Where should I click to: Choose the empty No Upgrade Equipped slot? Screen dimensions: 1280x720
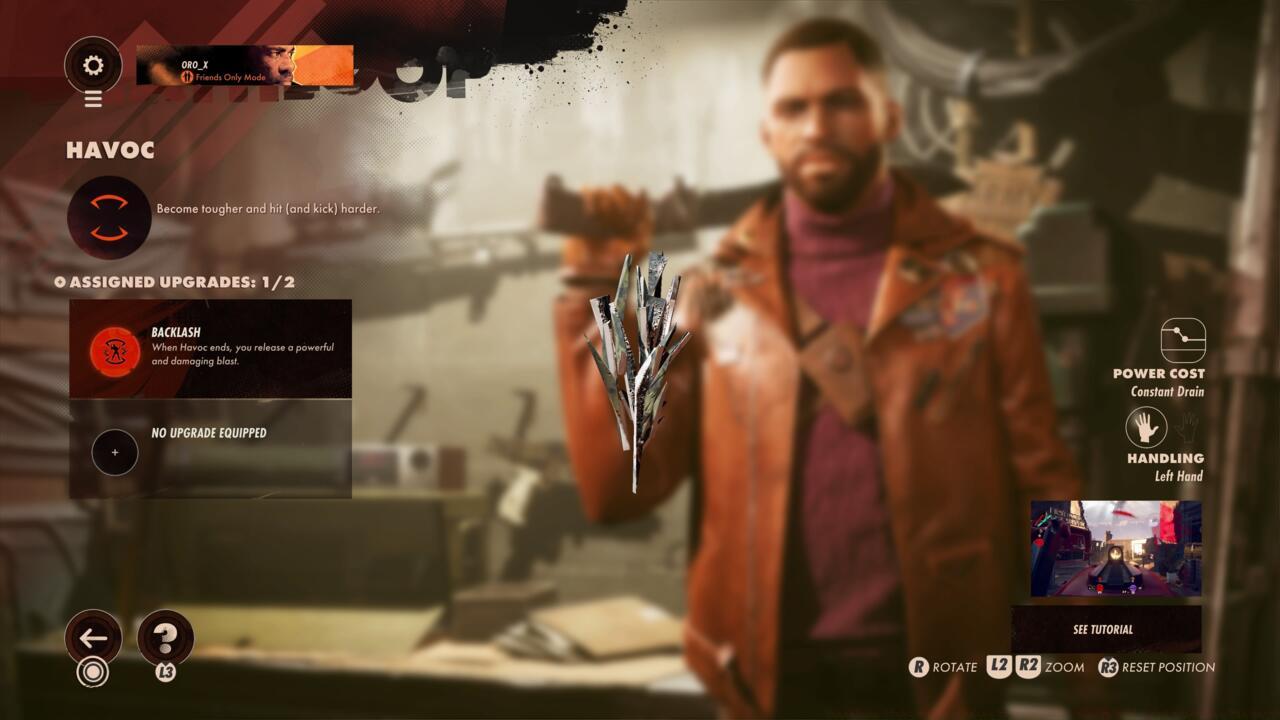[210, 449]
